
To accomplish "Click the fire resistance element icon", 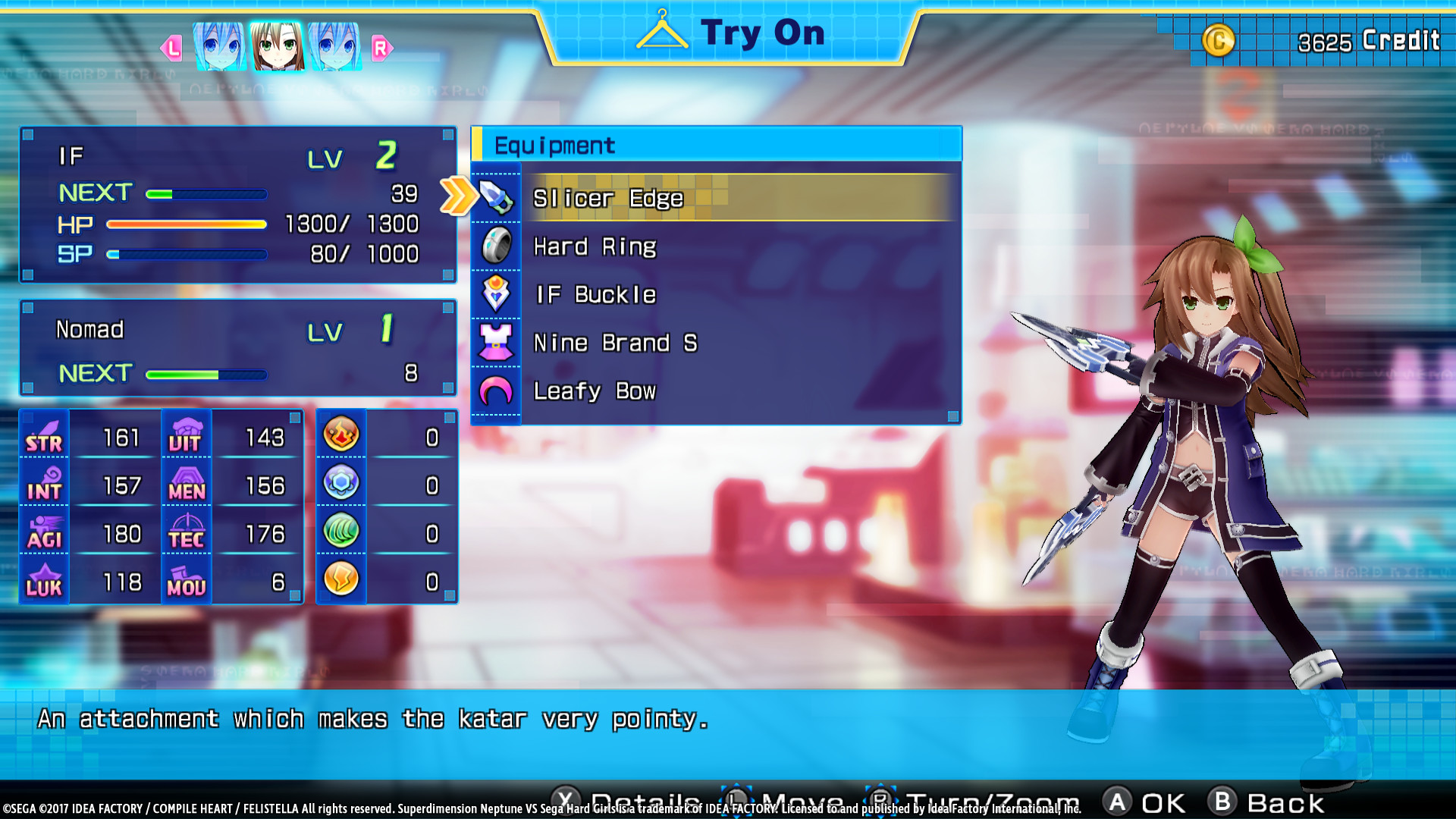I will 340,435.
